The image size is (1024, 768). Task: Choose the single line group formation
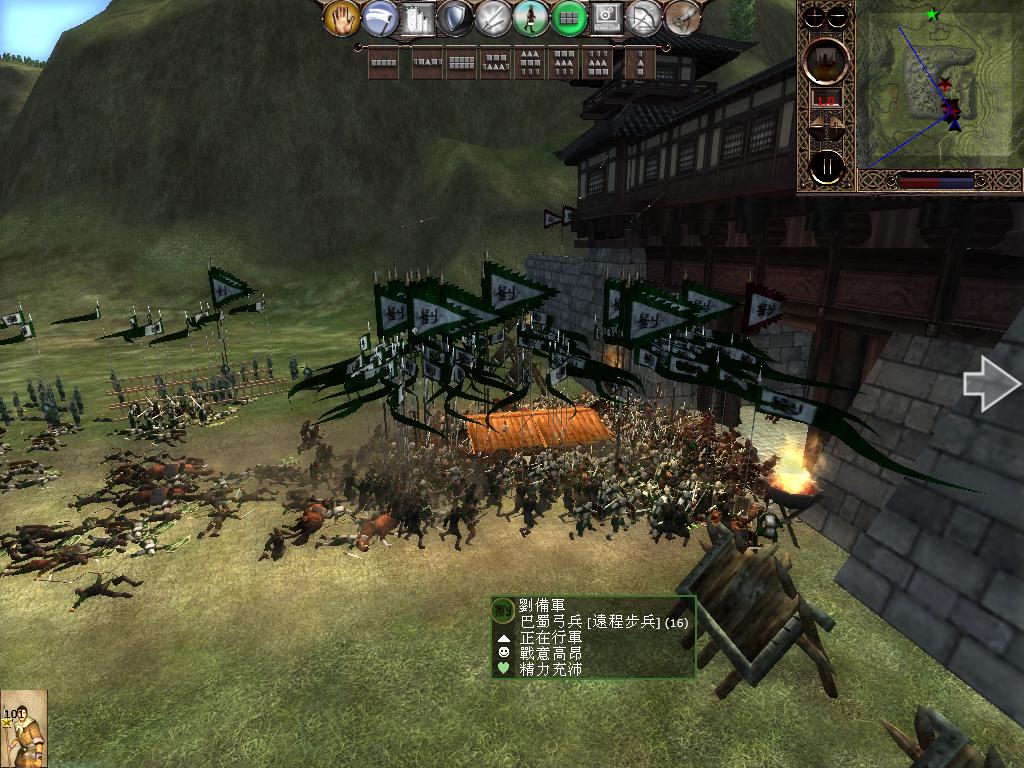[x=384, y=63]
